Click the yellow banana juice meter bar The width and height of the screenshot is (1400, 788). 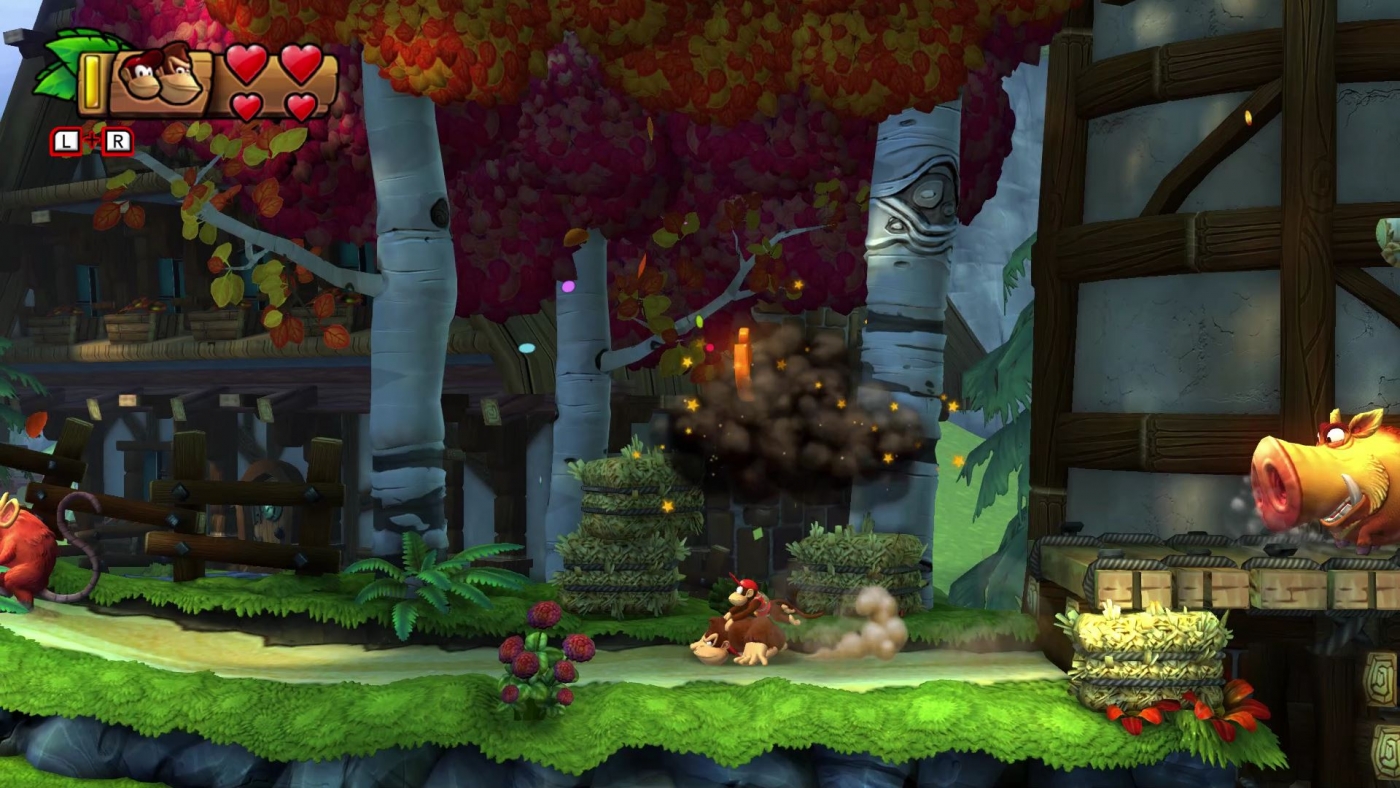92,81
